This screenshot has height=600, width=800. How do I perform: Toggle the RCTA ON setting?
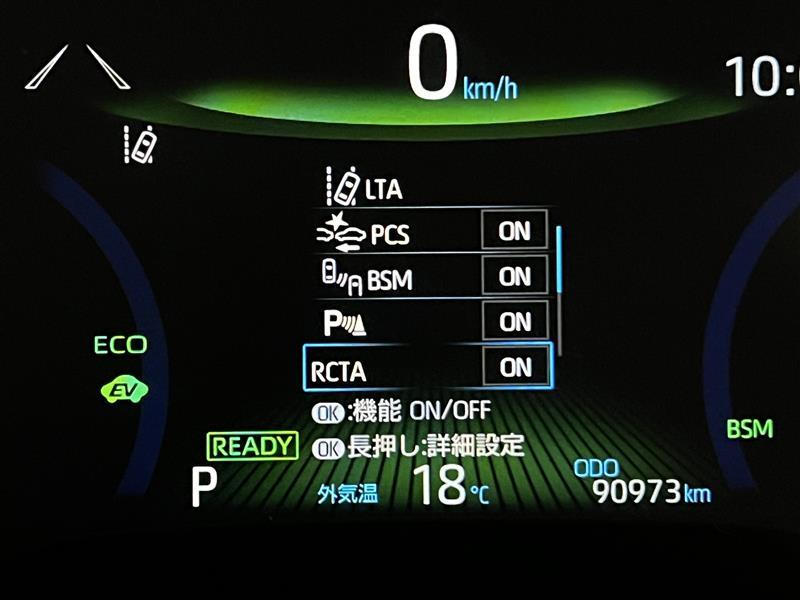[x=515, y=367]
